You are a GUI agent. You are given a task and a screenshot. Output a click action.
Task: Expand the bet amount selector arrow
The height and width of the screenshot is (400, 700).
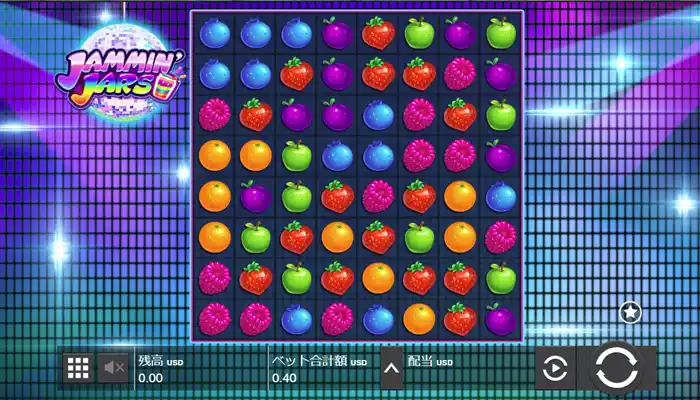pos(392,369)
